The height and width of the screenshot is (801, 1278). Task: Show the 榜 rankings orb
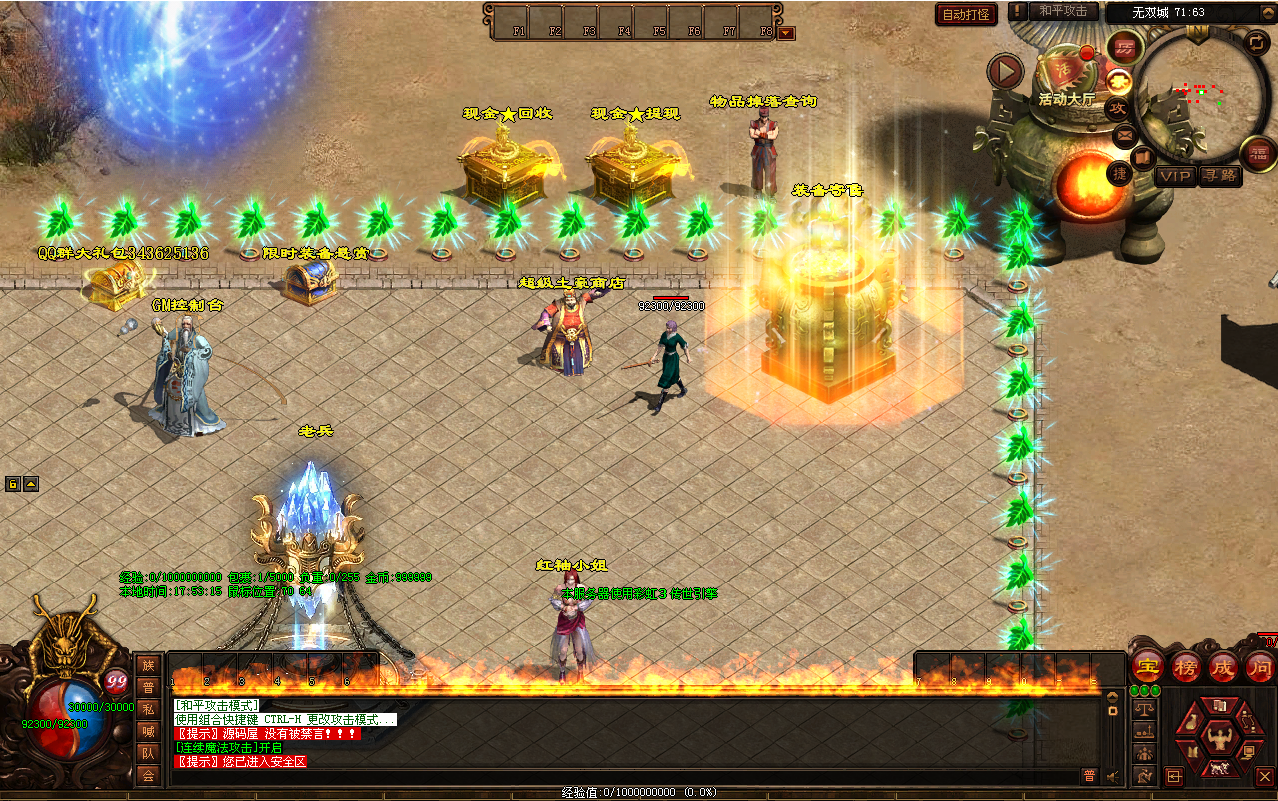click(x=1185, y=666)
